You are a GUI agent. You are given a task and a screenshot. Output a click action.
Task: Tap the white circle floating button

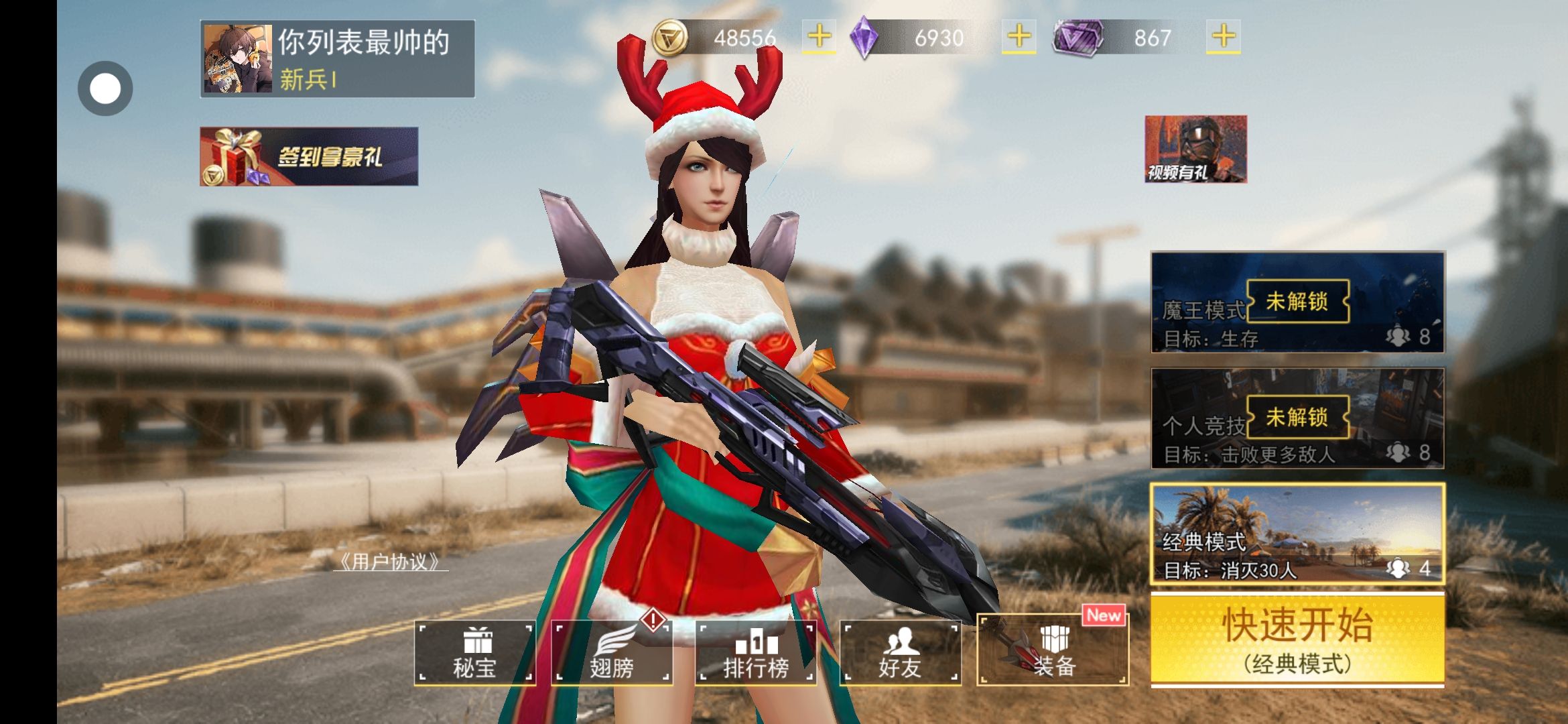click(105, 88)
